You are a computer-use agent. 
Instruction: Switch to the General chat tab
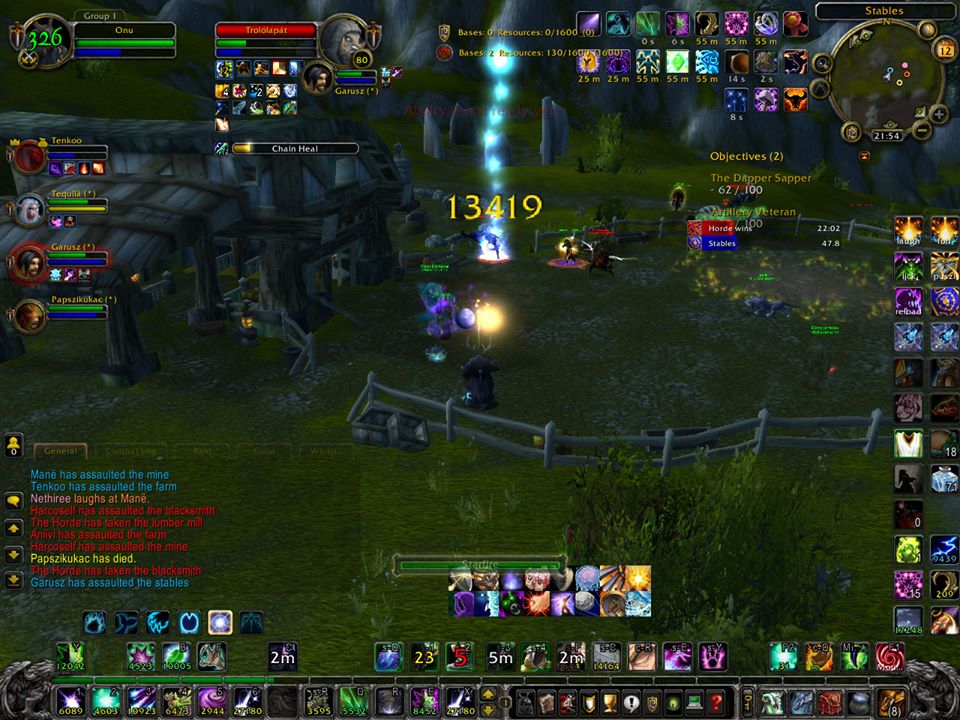pos(60,452)
